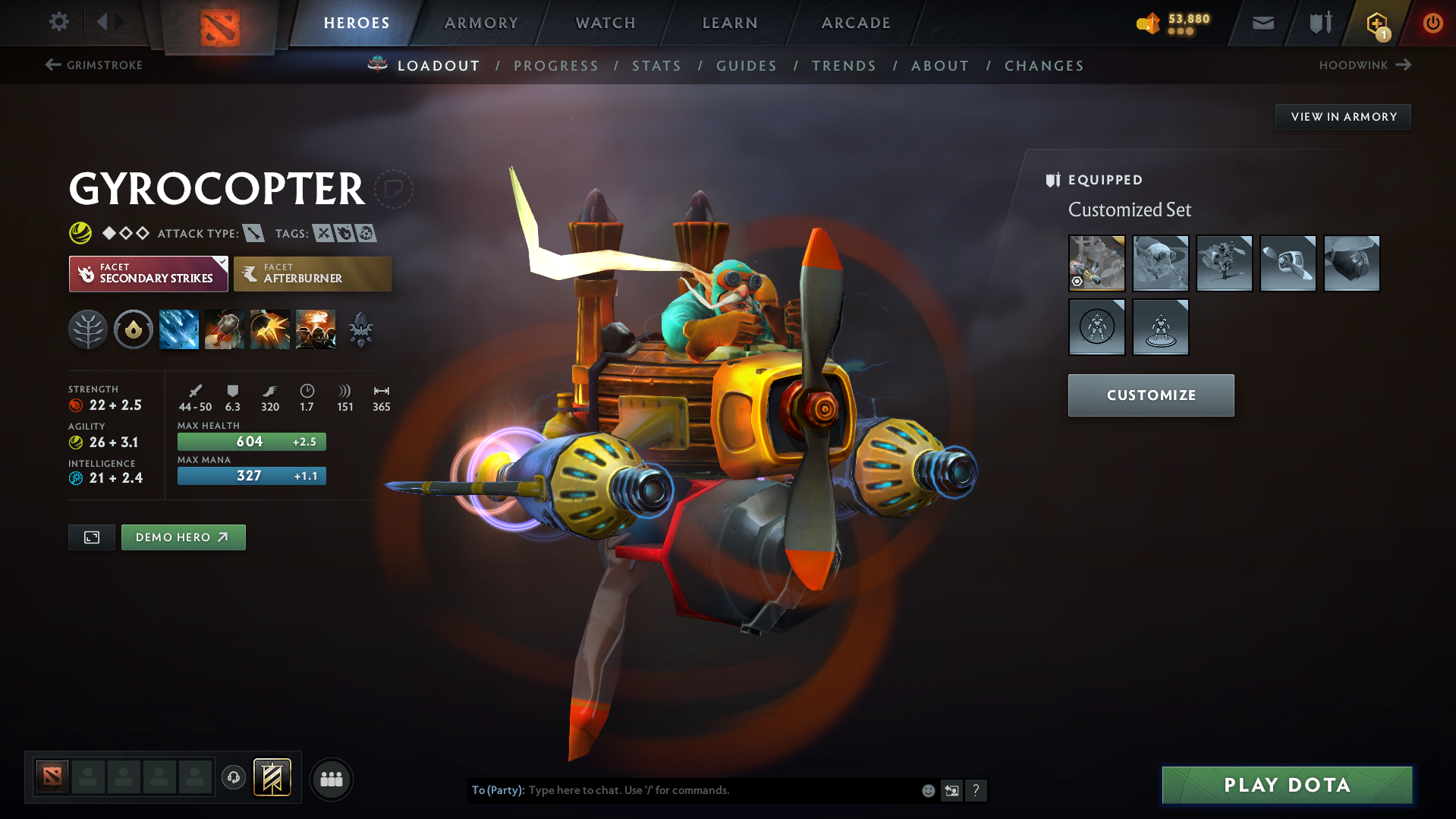Select the Aghanim's Scepter upgrade icon
Viewport: 1456px width, 819px height.
(360, 329)
